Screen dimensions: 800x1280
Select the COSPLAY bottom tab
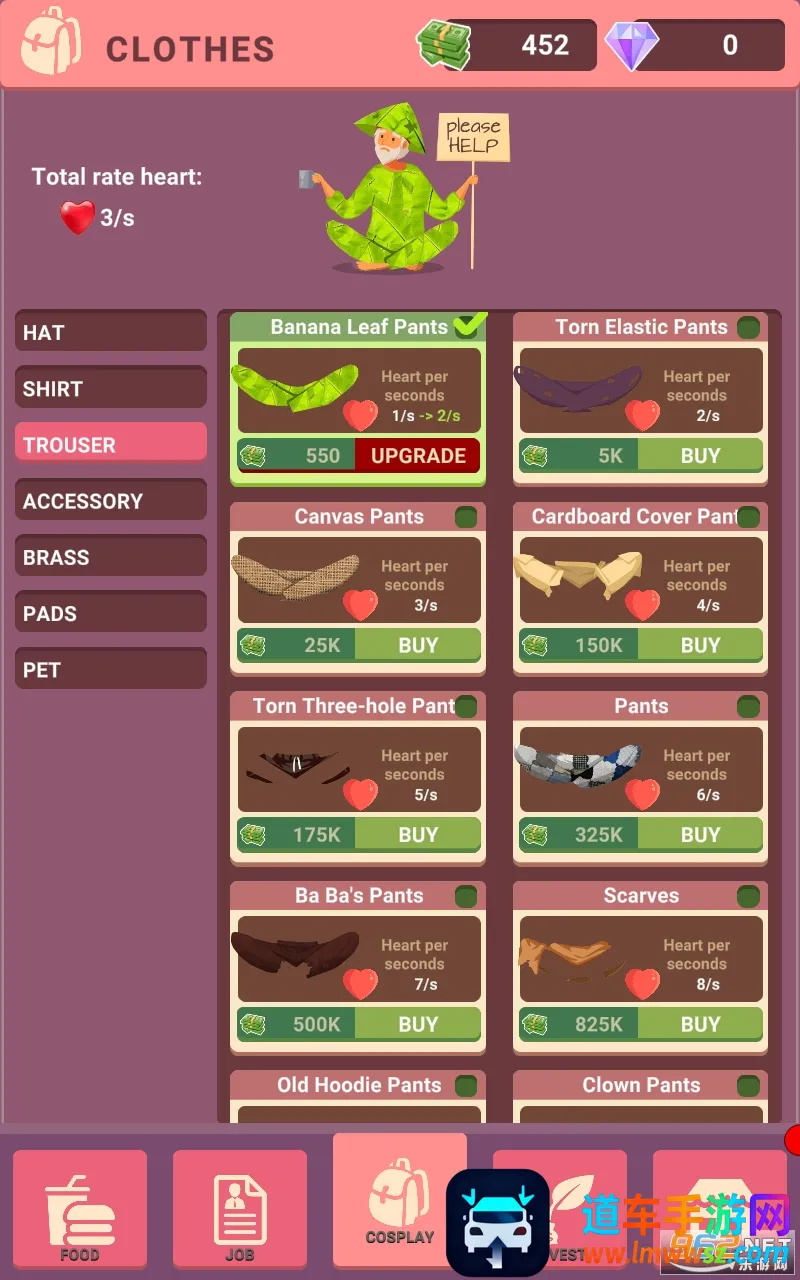coord(399,1200)
